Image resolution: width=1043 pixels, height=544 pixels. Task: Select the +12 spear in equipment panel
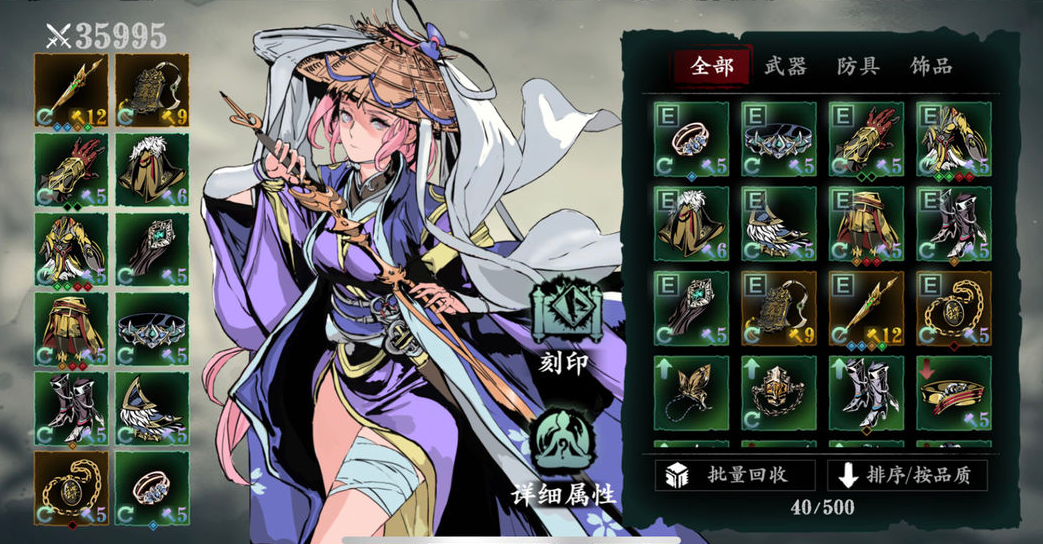(x=71, y=90)
